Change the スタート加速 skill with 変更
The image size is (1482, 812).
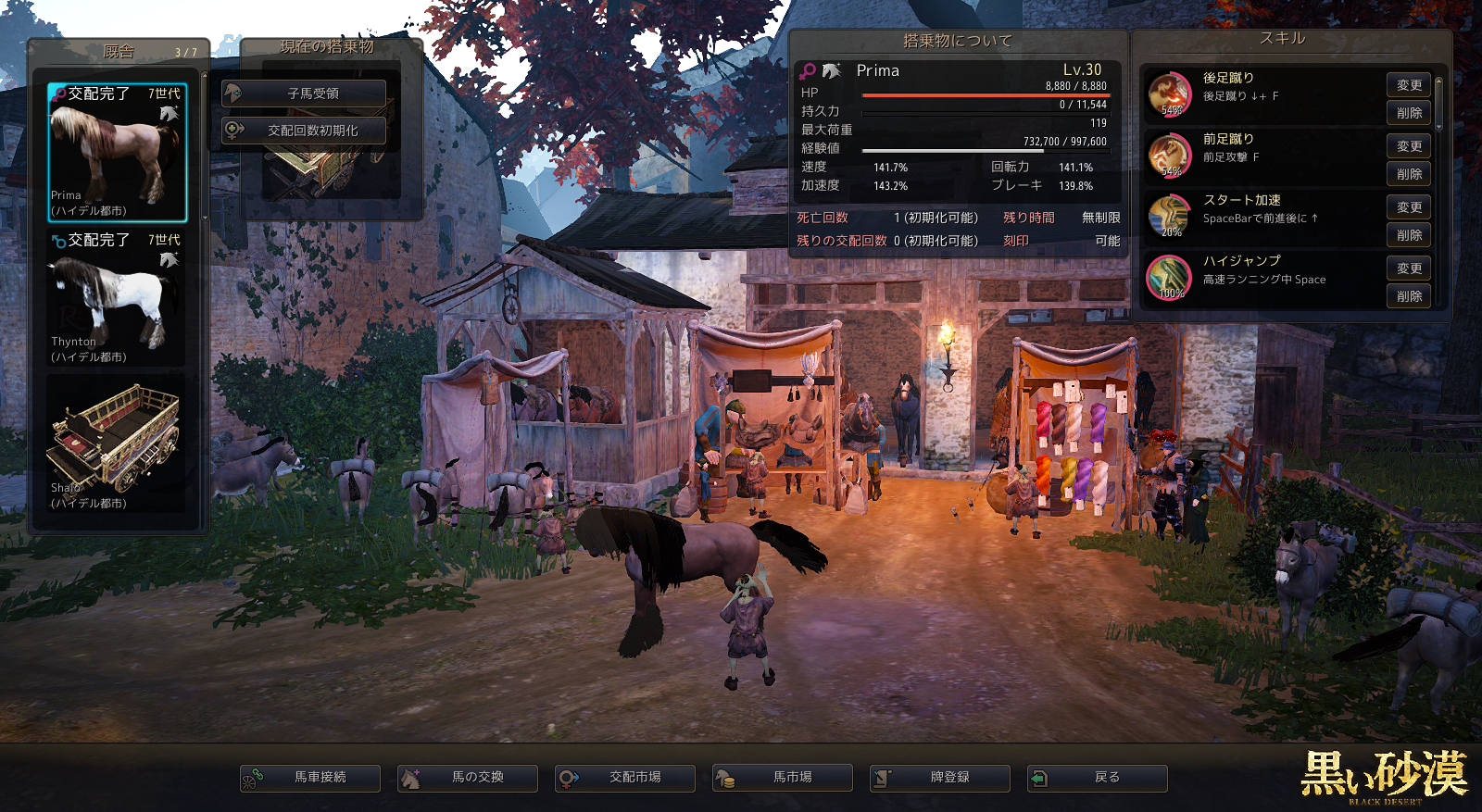coord(1409,207)
